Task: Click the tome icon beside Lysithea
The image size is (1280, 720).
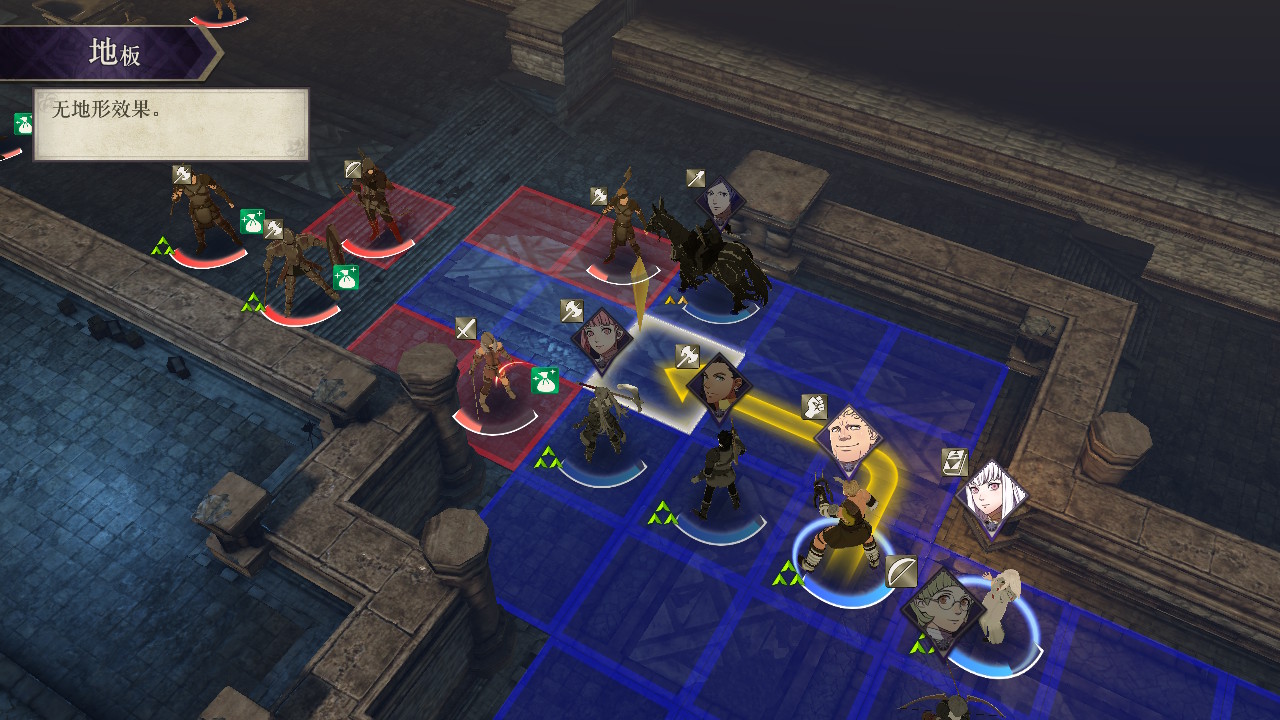Action: point(955,462)
